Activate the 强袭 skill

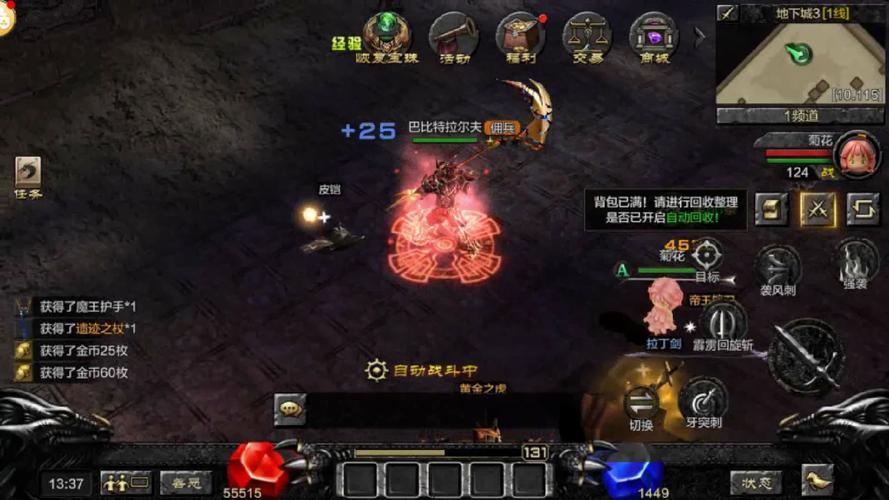pos(855,261)
